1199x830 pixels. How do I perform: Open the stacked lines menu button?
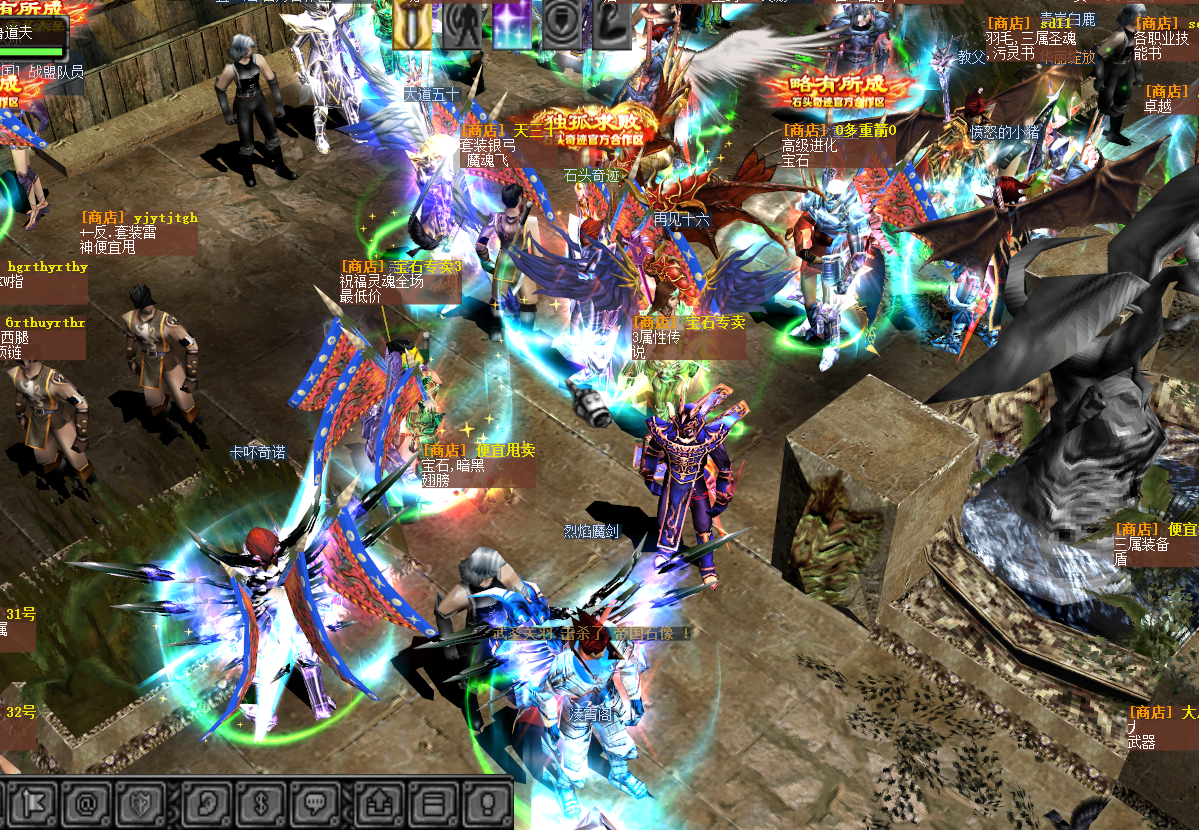(x=434, y=803)
